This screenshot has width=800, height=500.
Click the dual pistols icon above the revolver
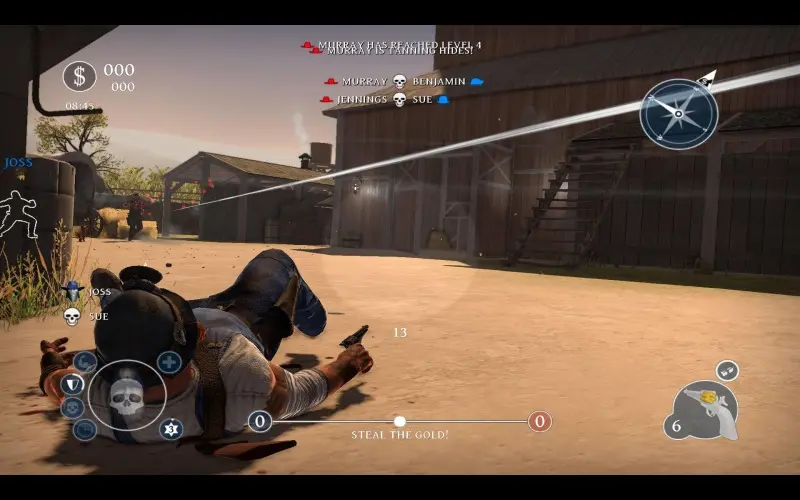tap(727, 370)
